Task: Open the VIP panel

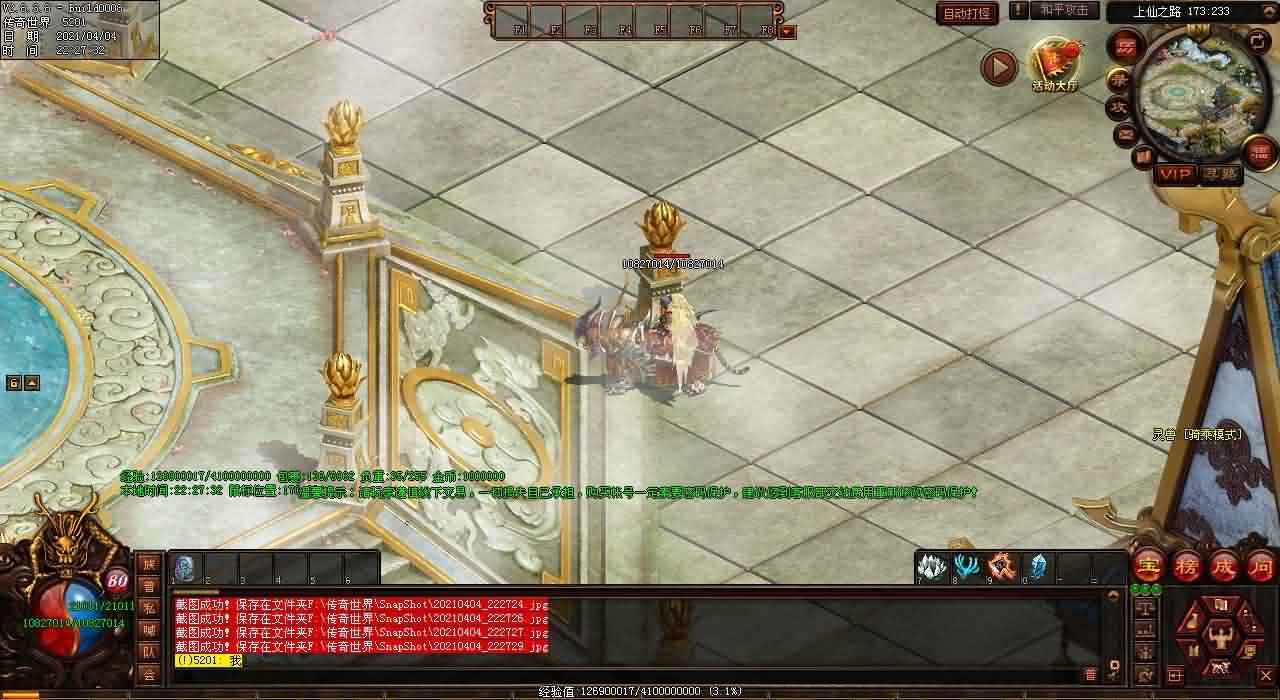Action: pos(1175,174)
